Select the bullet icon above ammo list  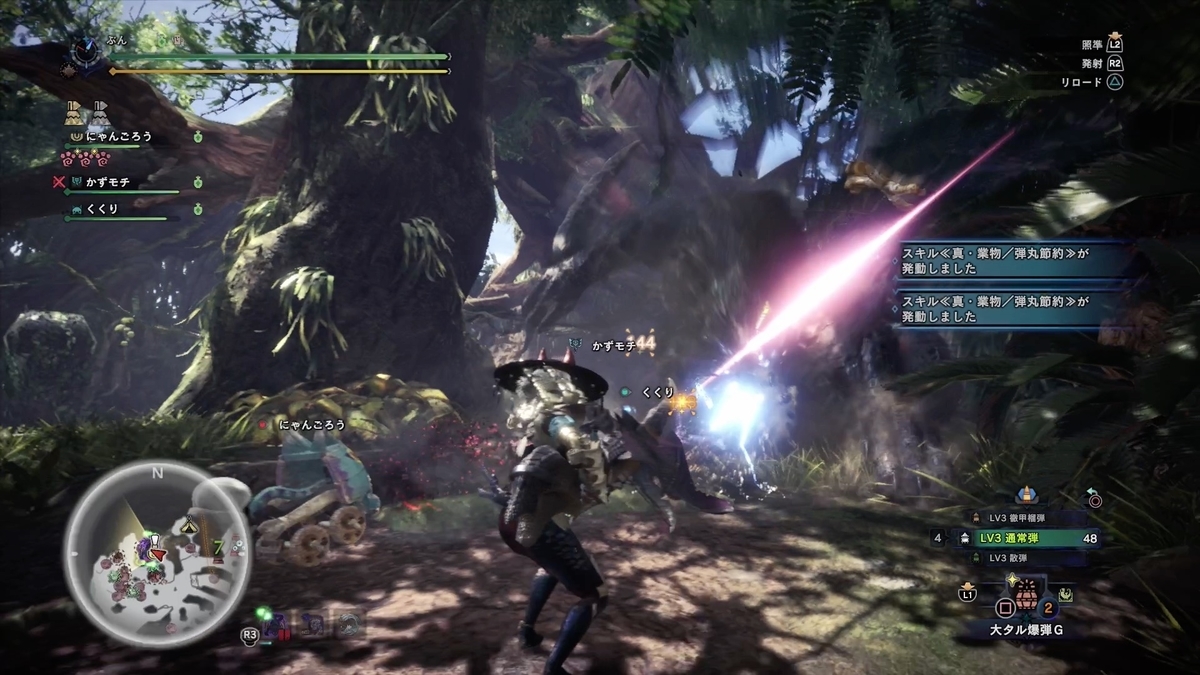1023,495
